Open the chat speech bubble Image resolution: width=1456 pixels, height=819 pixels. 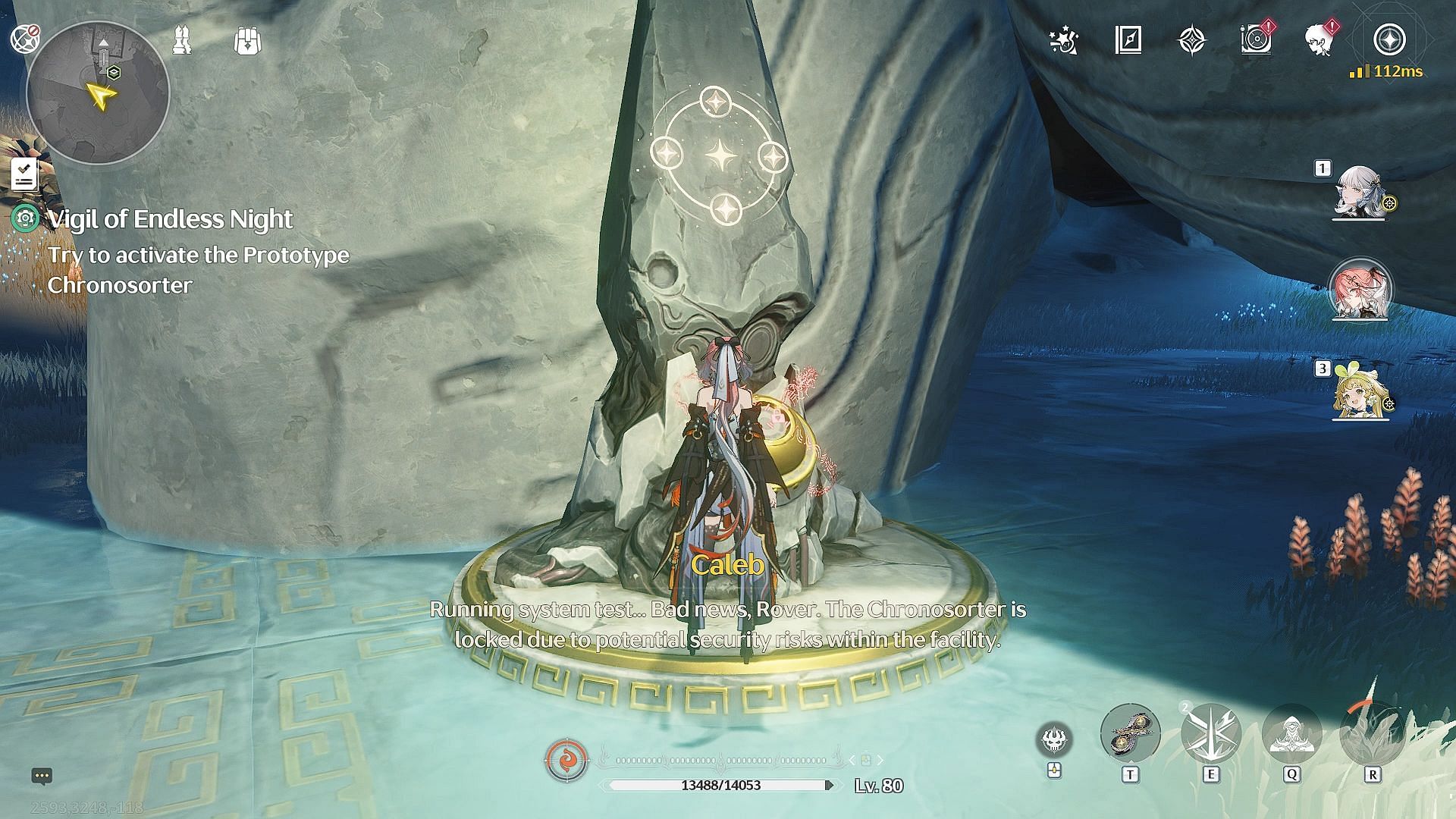[x=42, y=776]
